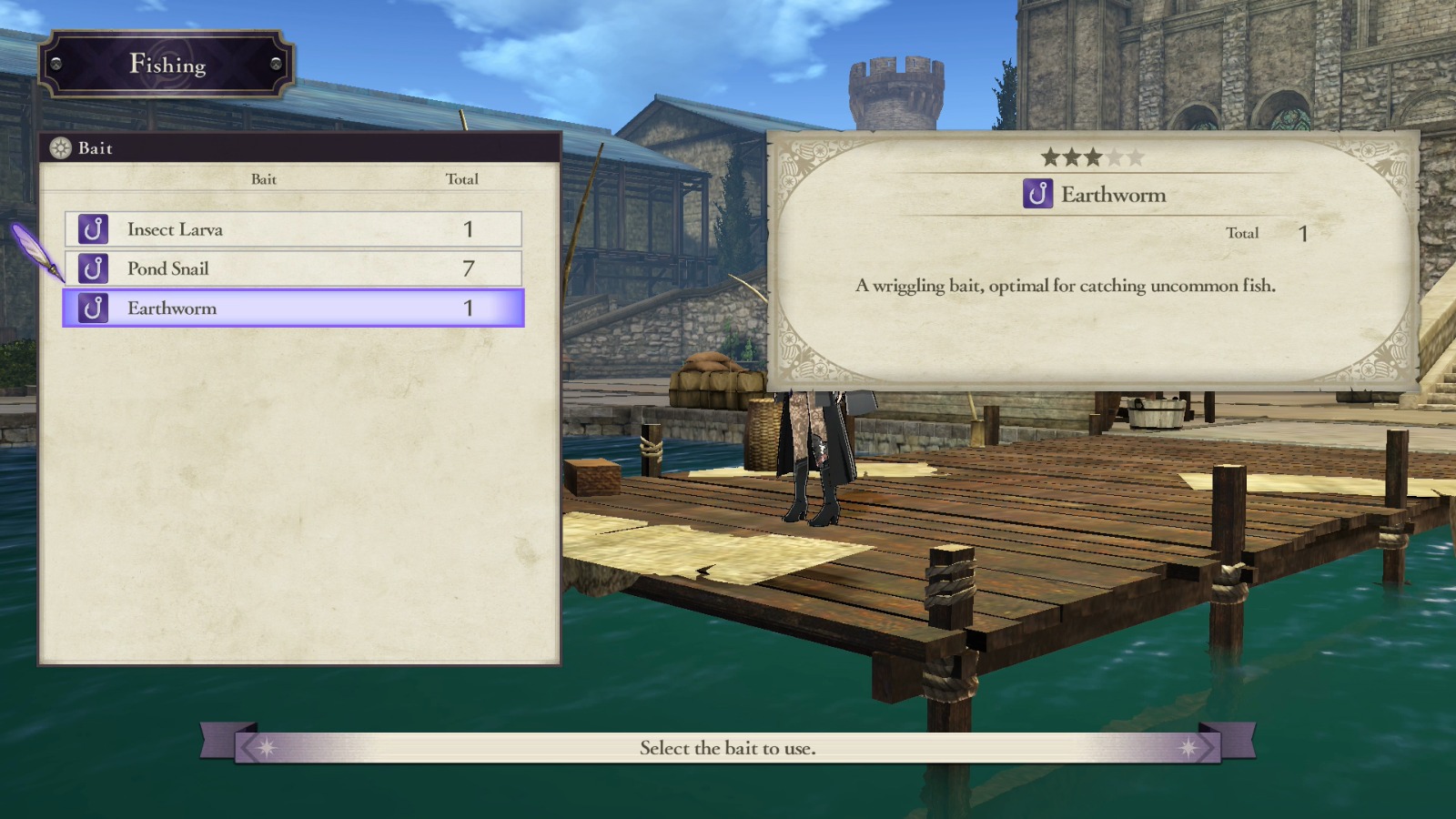Open details for the highlighted Earthworm entry
The image size is (1456, 819).
[291, 308]
